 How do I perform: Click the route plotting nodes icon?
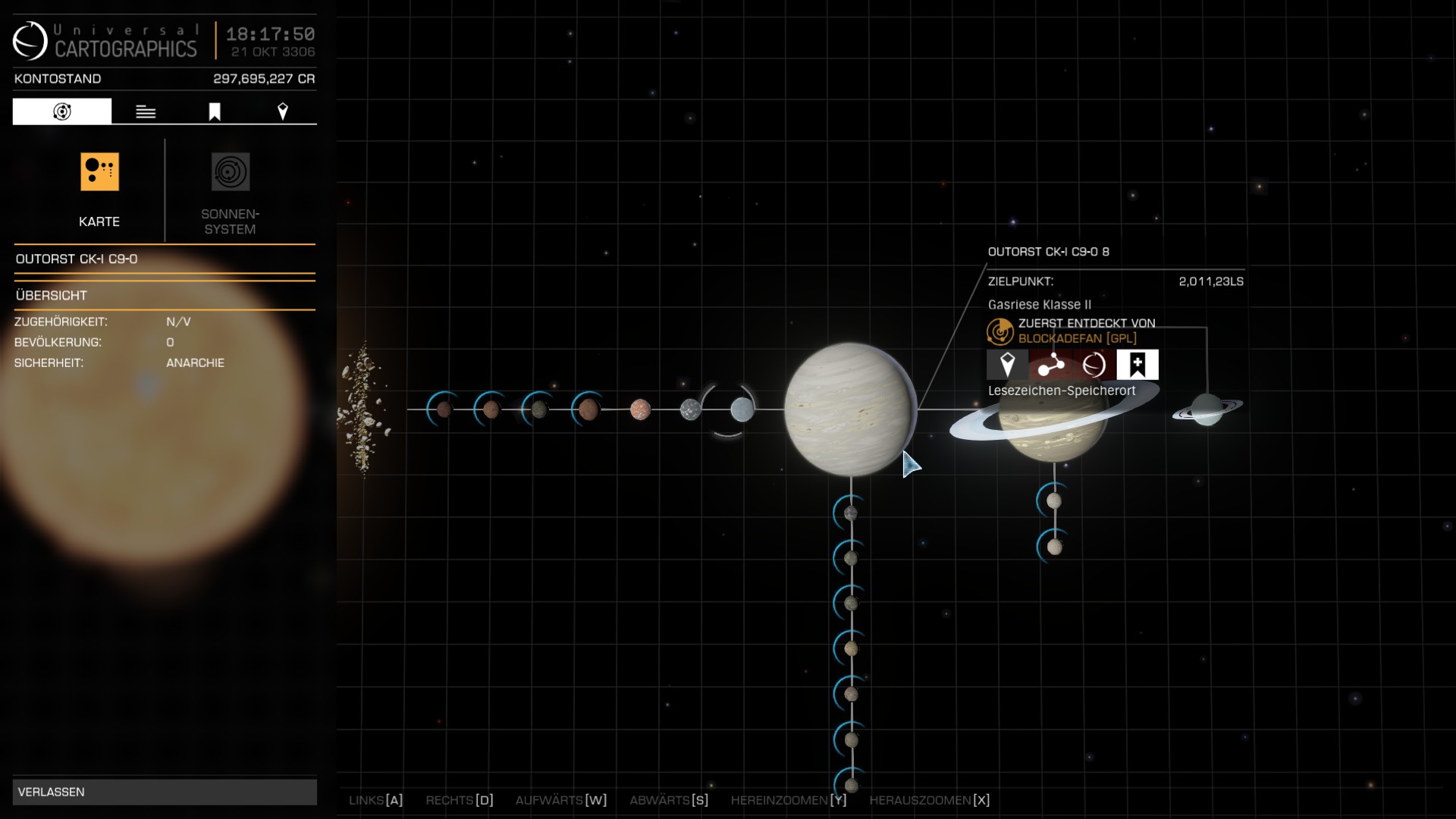tap(1050, 365)
